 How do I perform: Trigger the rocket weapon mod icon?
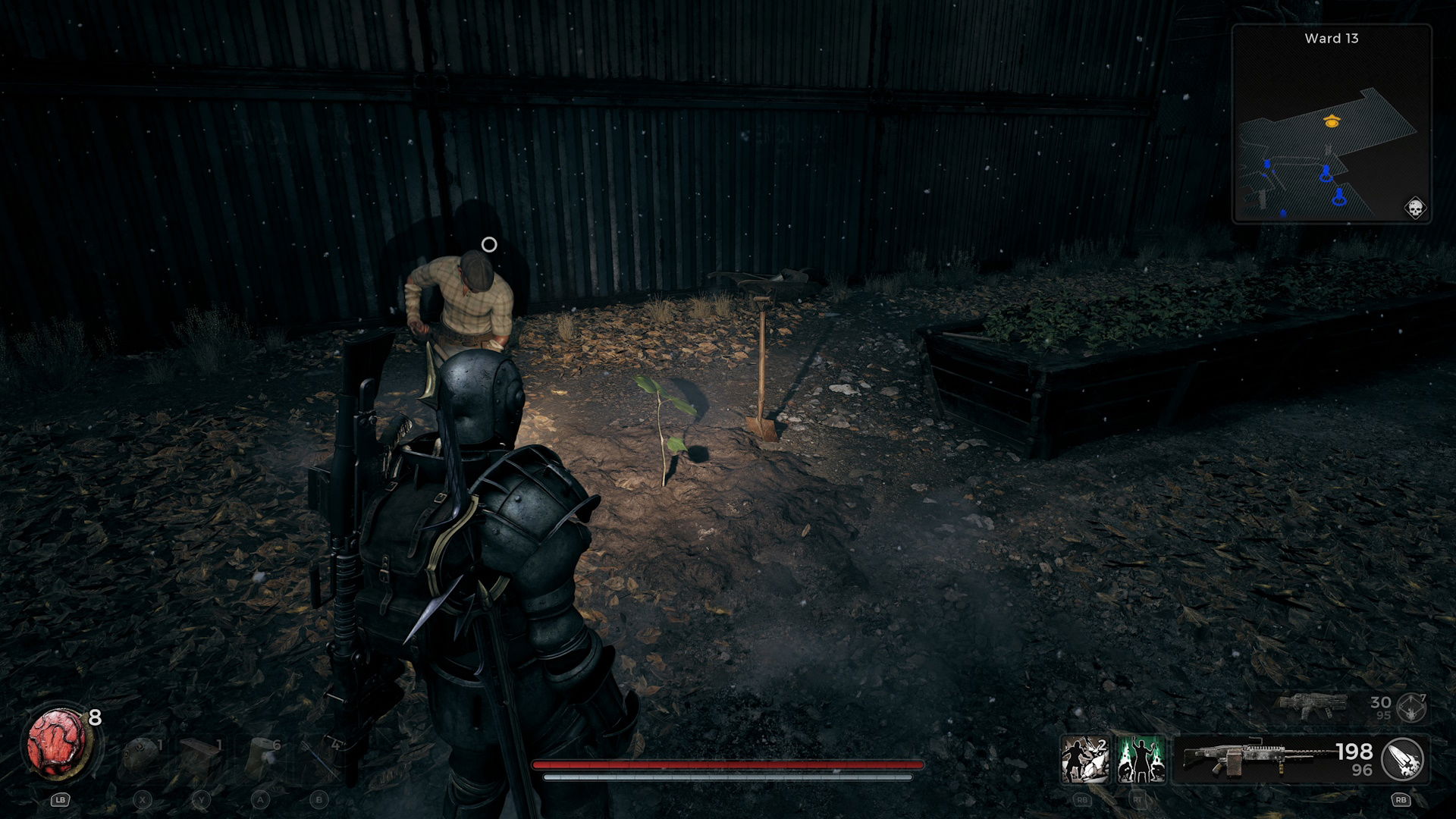(1402, 759)
